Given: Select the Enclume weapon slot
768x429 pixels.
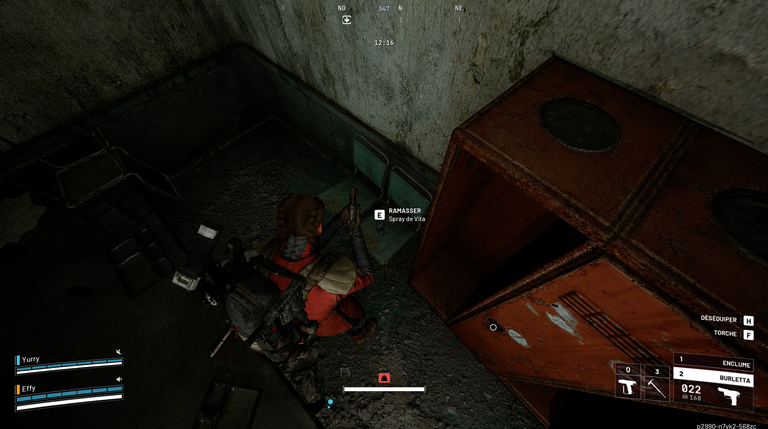Looking at the screenshot, I should tap(714, 360).
